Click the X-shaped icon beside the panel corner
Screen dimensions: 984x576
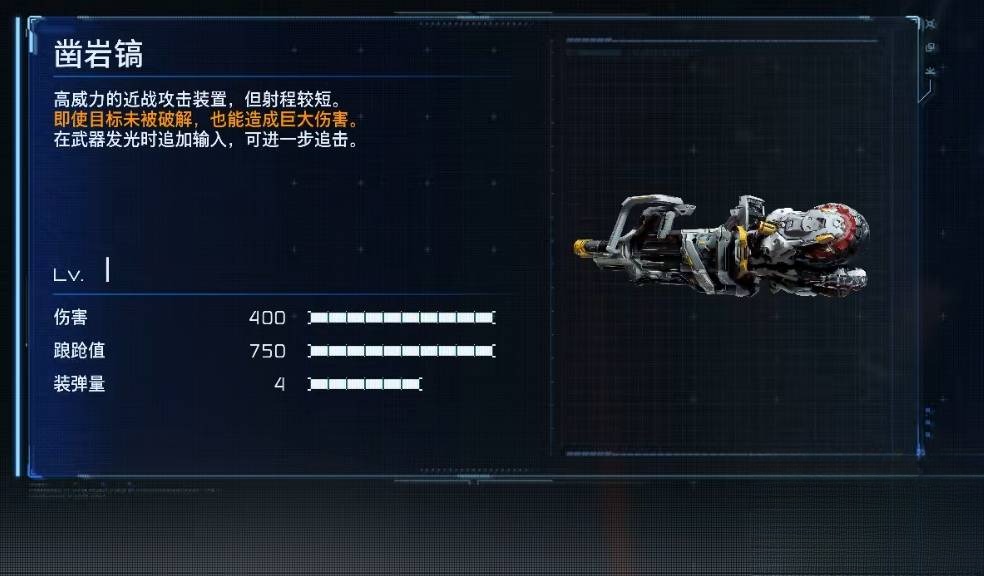931,24
